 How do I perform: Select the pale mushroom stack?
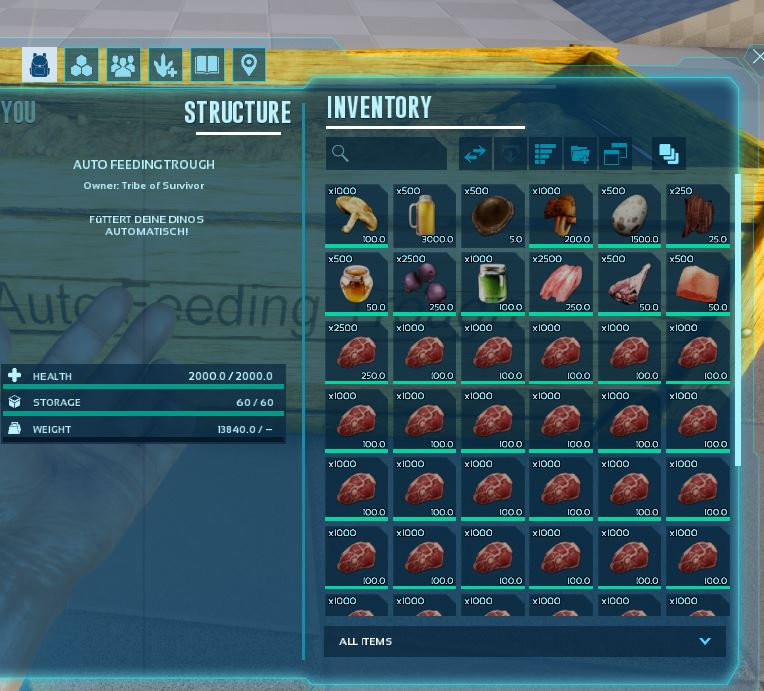click(x=356, y=216)
